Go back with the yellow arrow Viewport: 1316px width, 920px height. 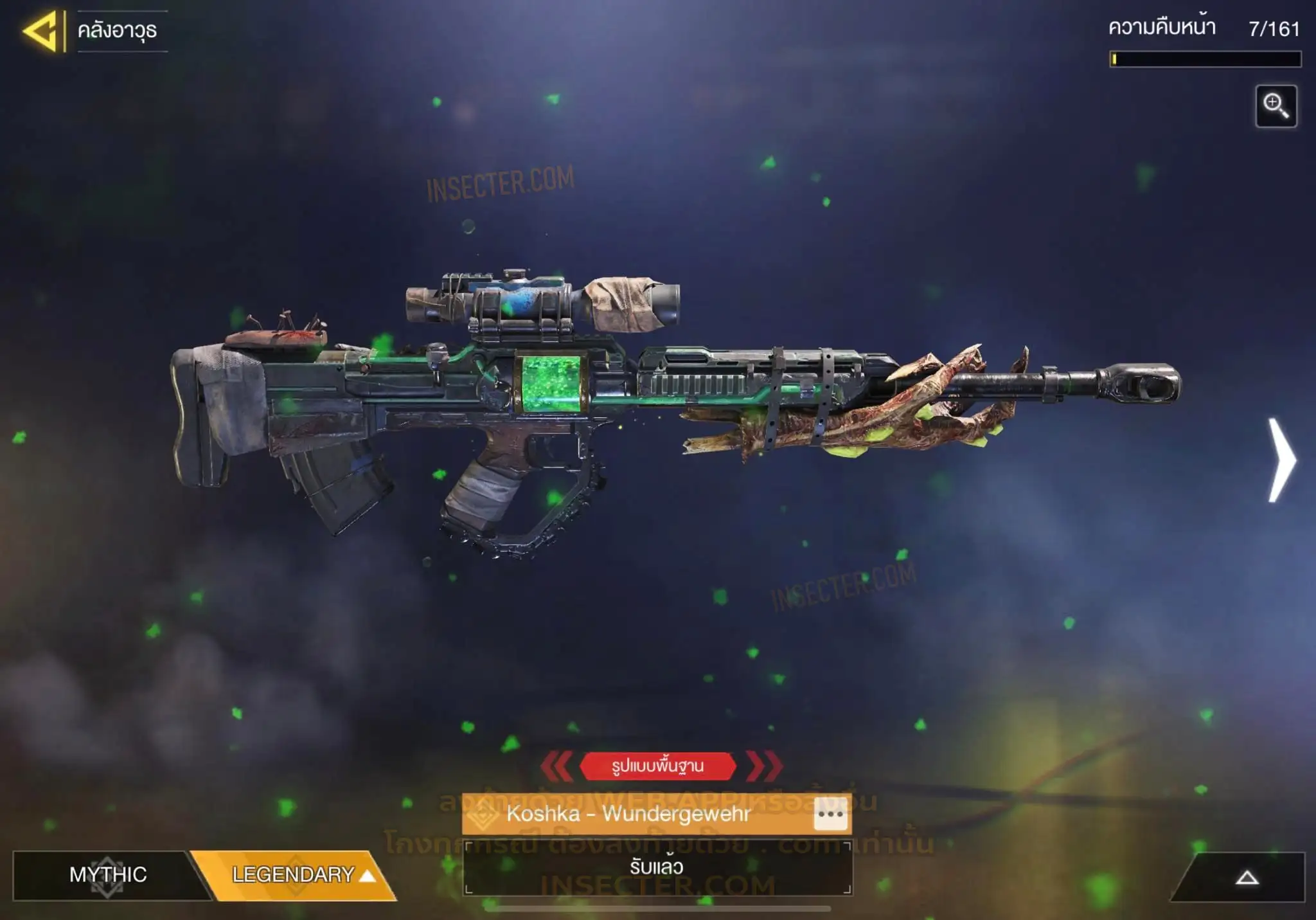41,31
